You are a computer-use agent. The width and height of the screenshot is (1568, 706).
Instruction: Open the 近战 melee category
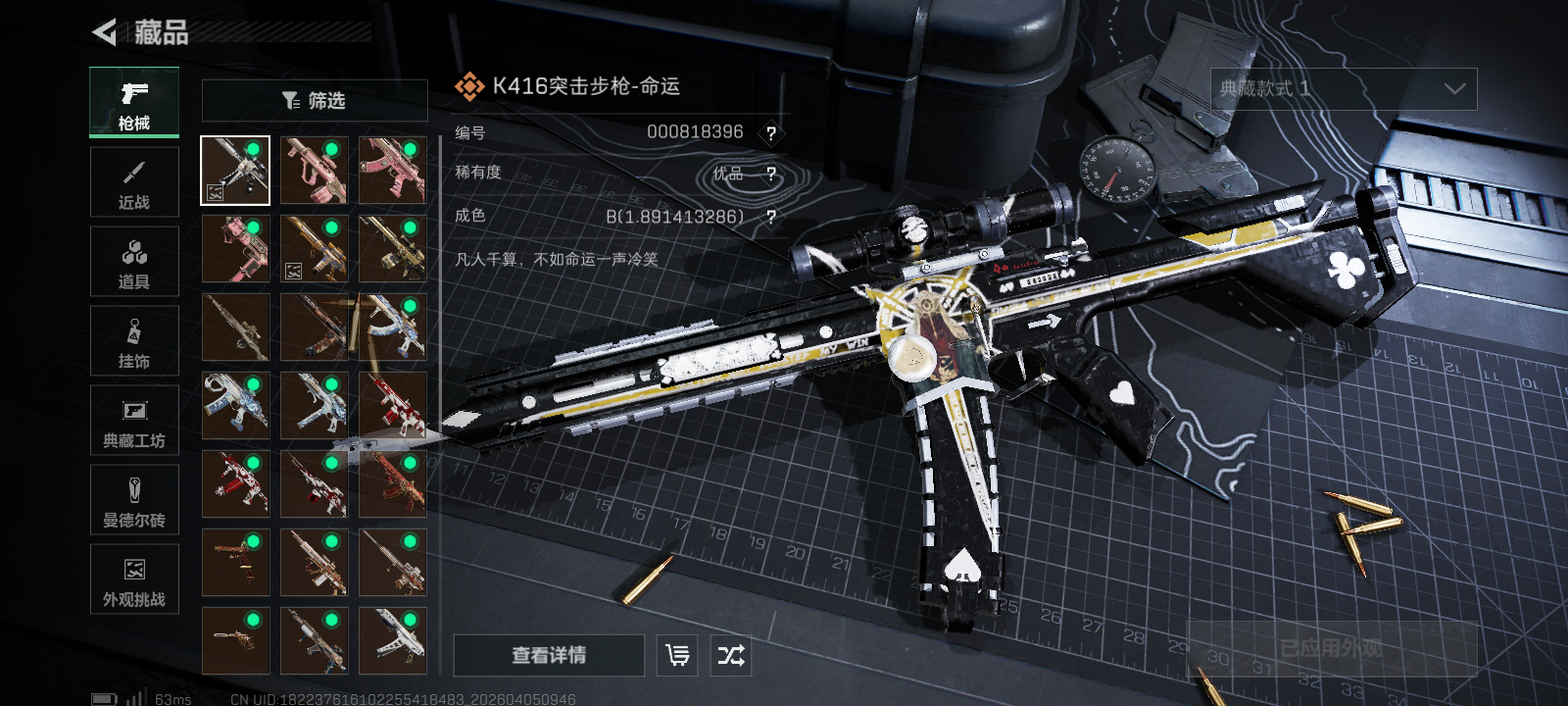point(134,182)
